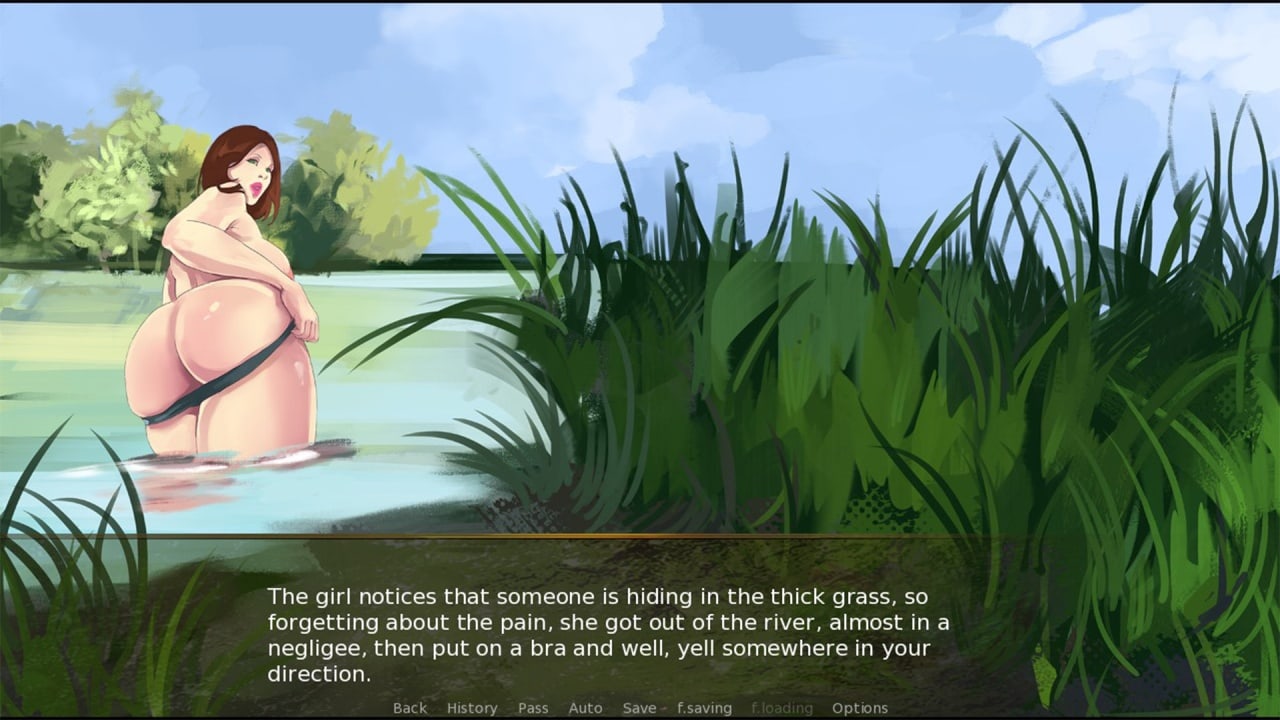
Task: Open the Options menu
Action: (860, 708)
